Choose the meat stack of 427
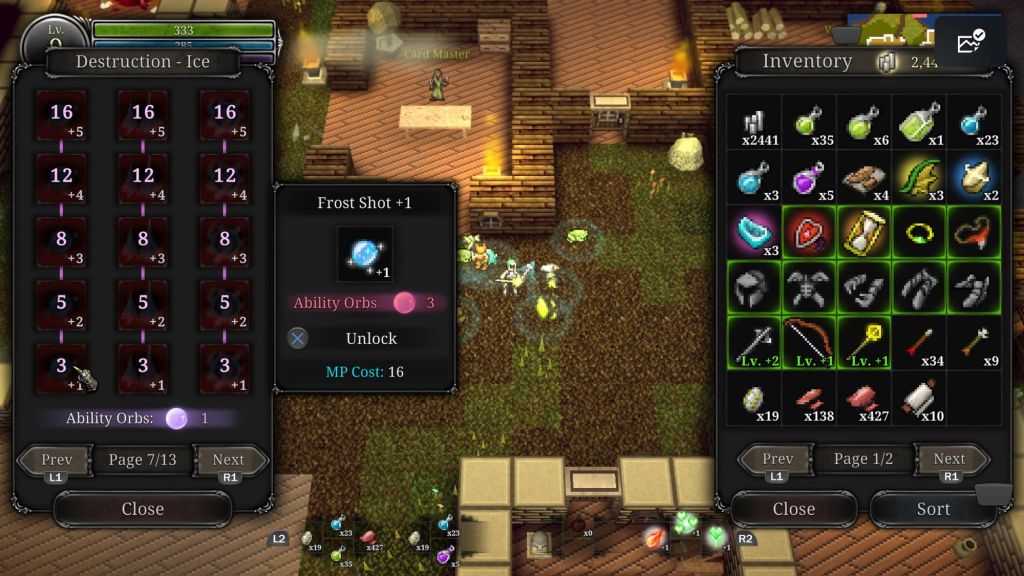This screenshot has width=1024, height=576. click(x=864, y=397)
